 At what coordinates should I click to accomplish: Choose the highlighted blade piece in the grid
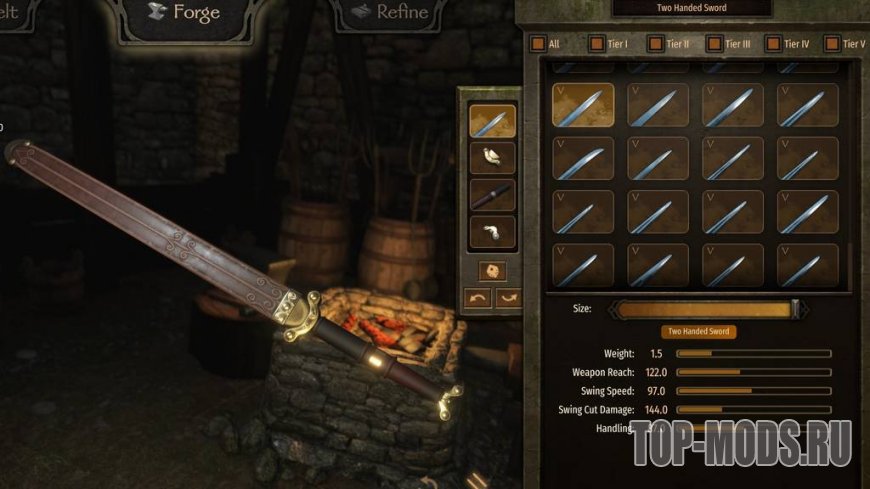[583, 105]
